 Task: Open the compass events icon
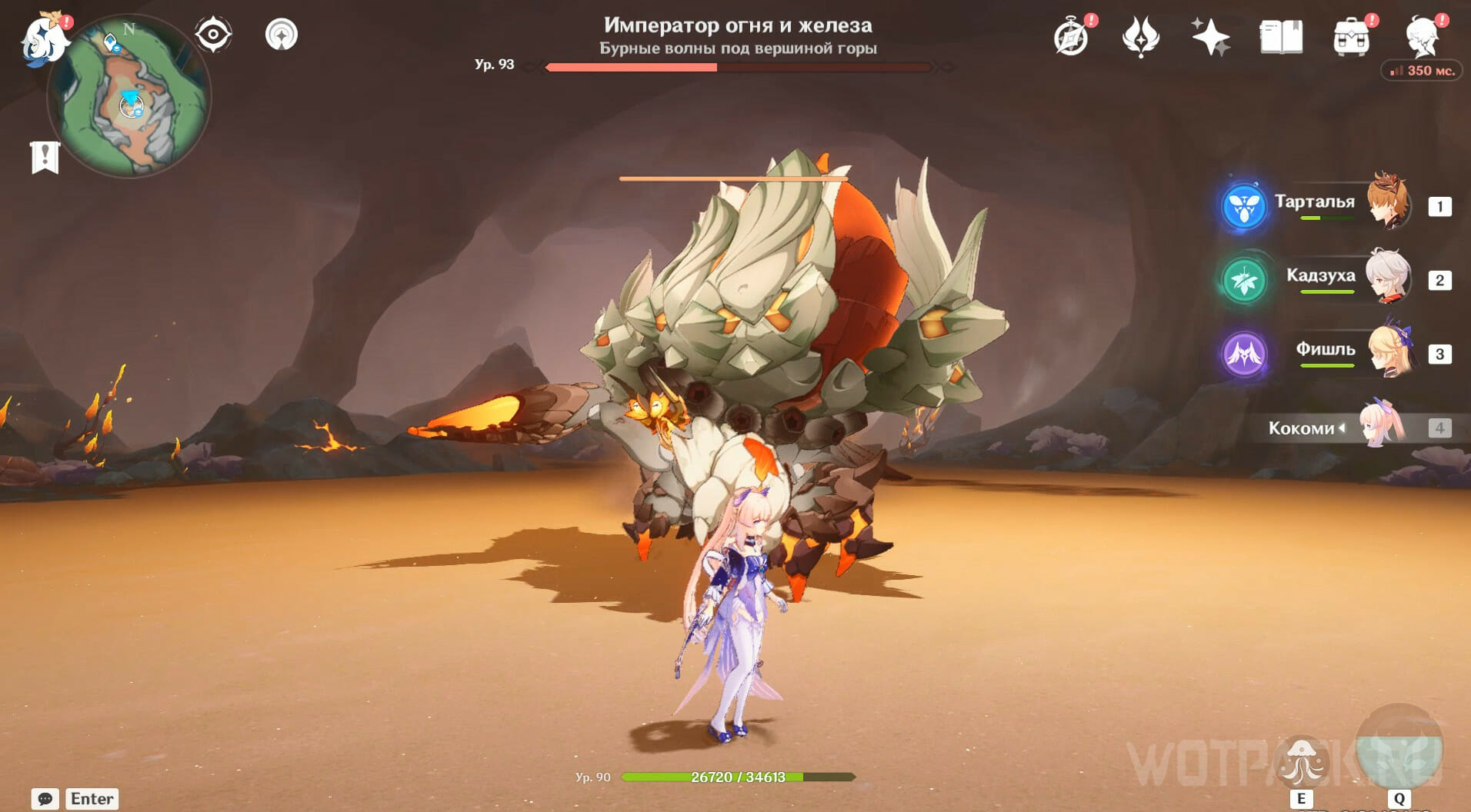pos(1072,37)
